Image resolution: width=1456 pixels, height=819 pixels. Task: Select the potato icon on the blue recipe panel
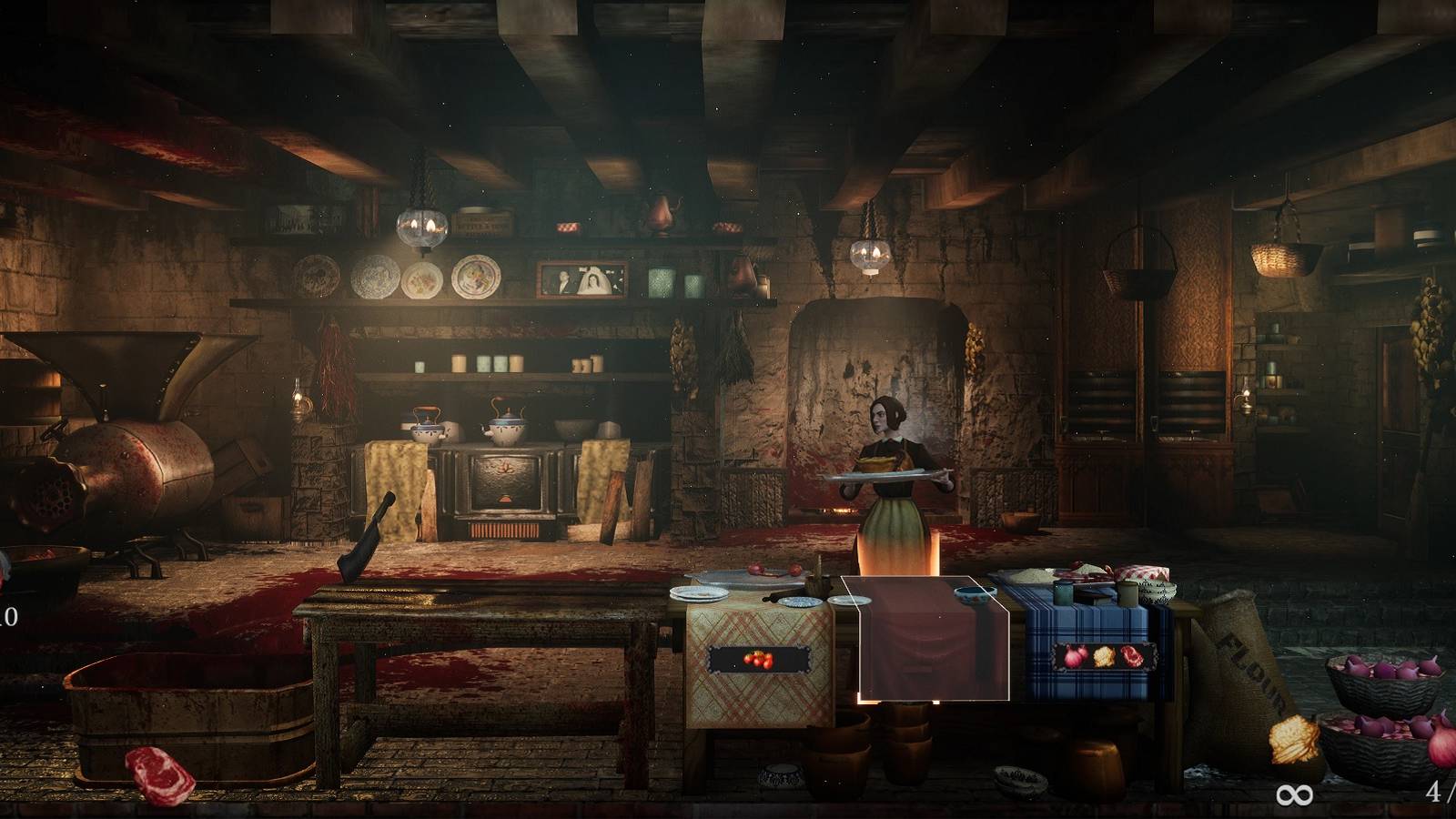click(x=1102, y=657)
